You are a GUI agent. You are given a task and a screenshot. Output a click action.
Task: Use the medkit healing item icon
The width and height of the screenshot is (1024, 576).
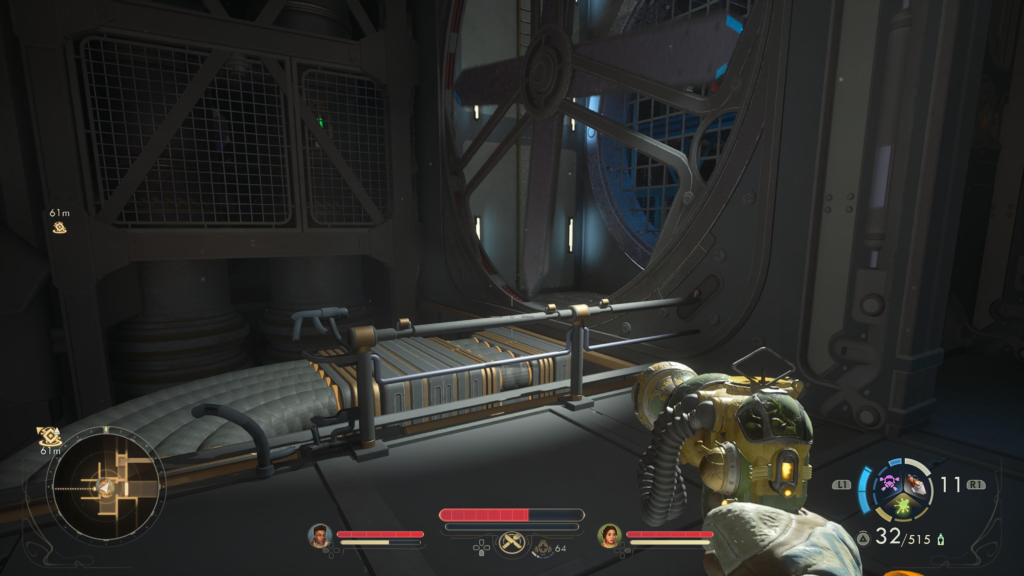pyautogui.click(x=543, y=548)
